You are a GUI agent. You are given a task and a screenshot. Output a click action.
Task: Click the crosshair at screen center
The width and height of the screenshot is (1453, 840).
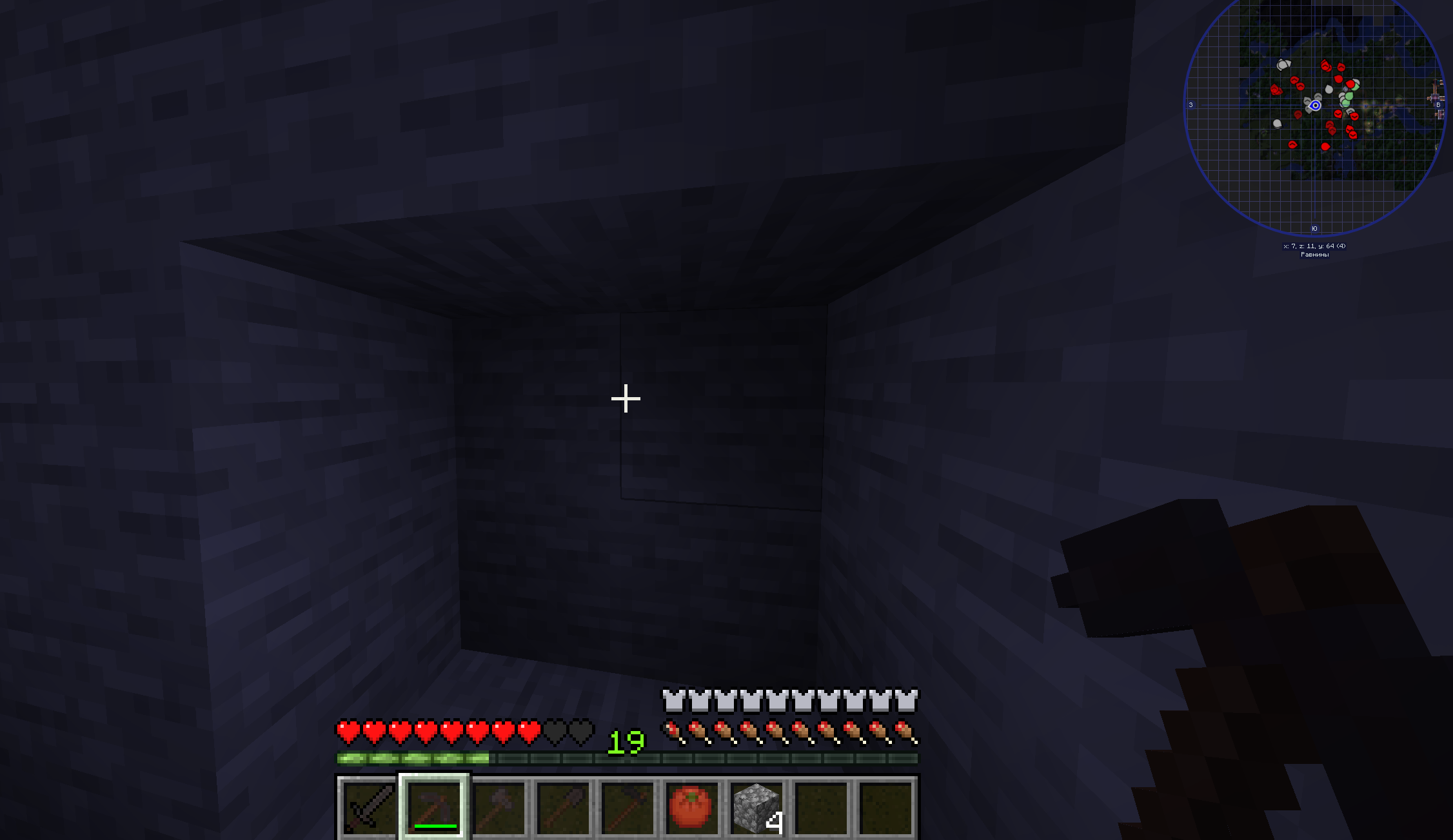click(x=625, y=400)
